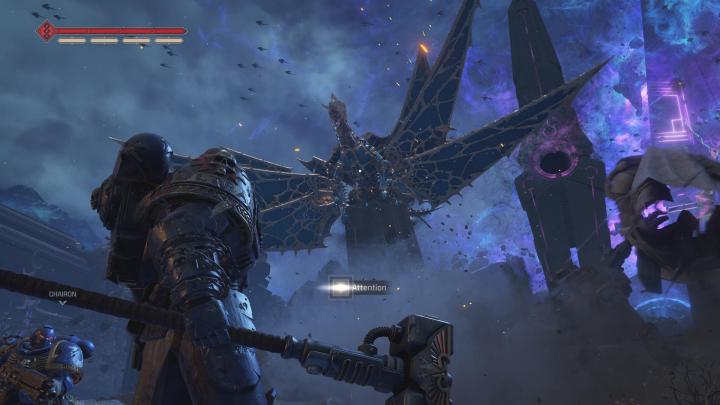Click the red emblem beside the health bar
Viewport: 720px width, 405px height.
[x=44, y=32]
